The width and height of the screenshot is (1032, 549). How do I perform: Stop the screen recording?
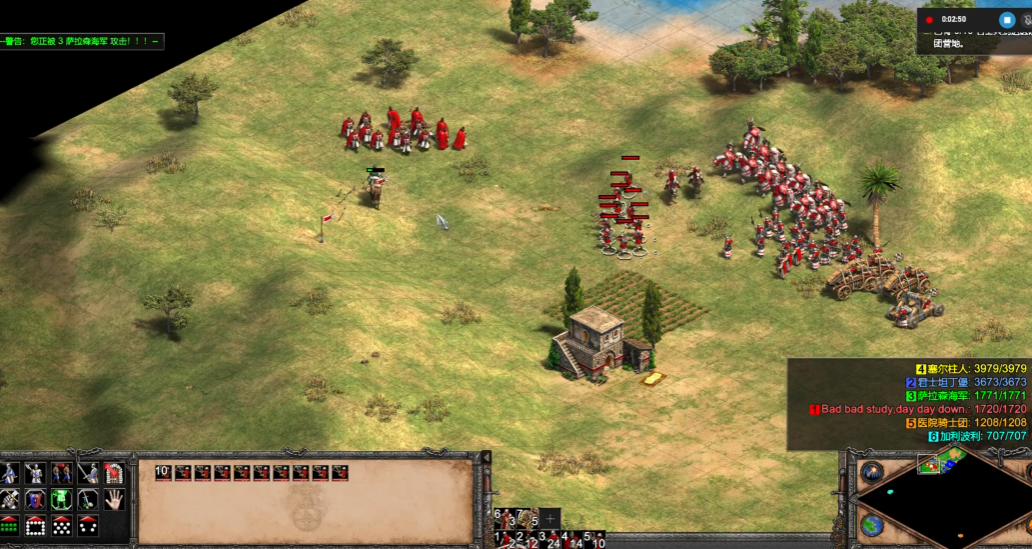coord(1007,19)
